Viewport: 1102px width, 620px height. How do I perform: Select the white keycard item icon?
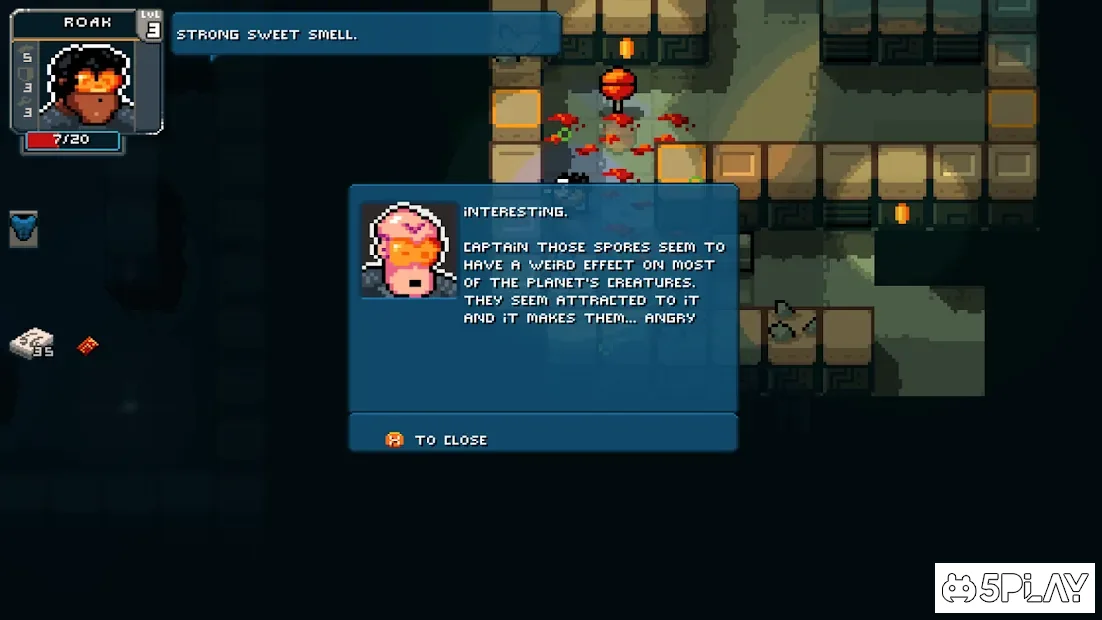coord(30,343)
